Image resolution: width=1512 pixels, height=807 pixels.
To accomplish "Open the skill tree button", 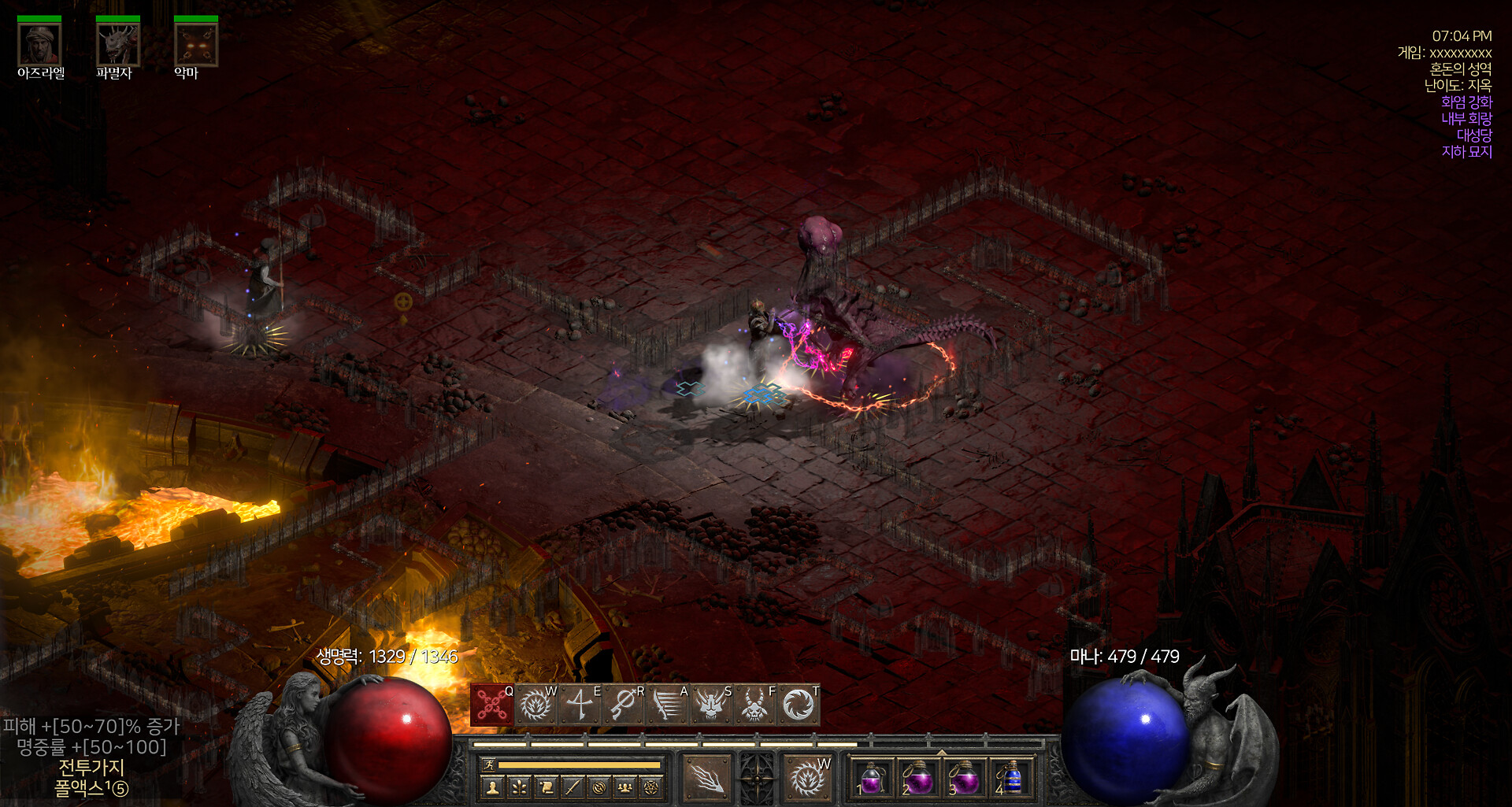I will click(520, 787).
